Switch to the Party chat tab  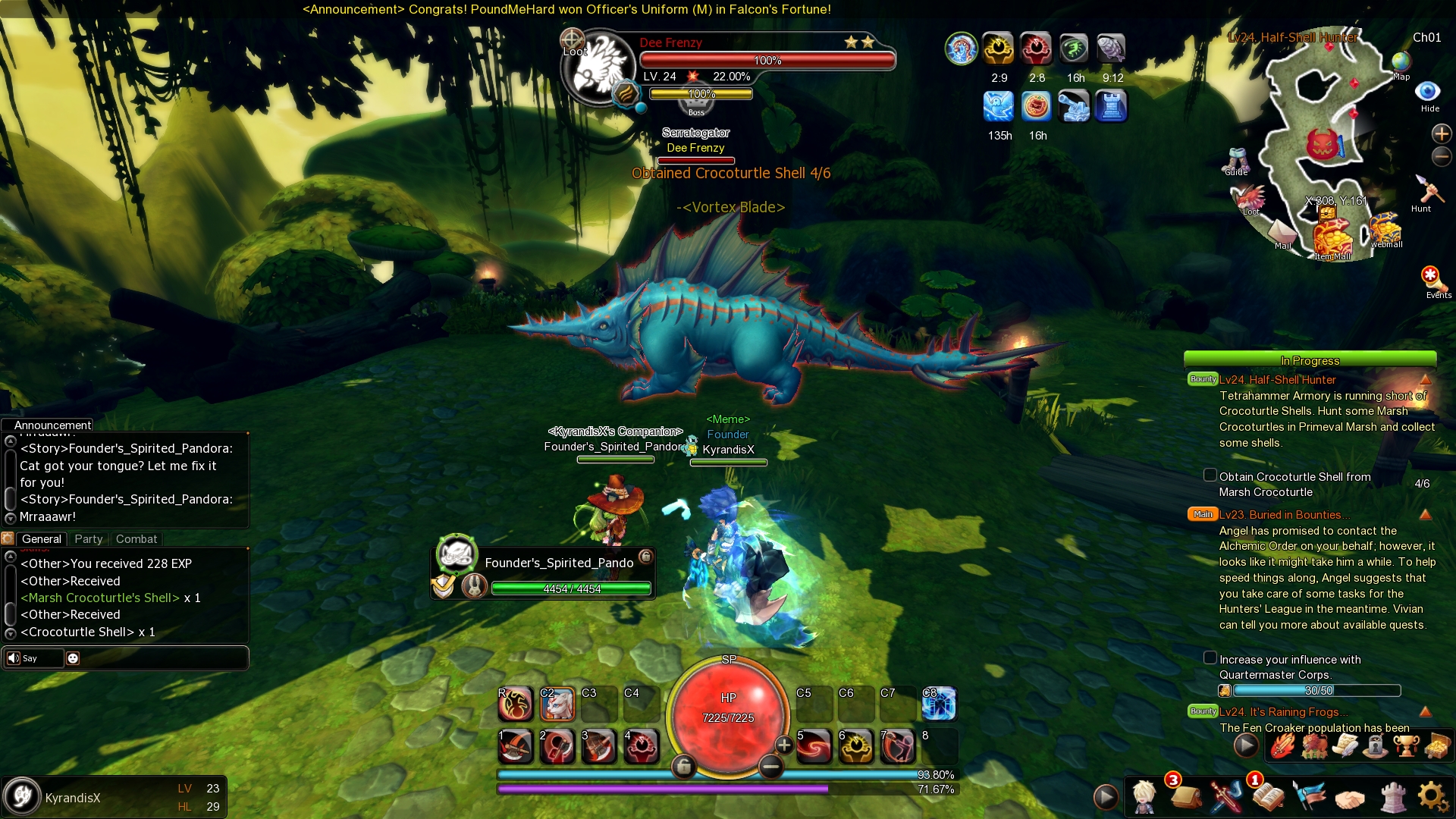coord(88,539)
